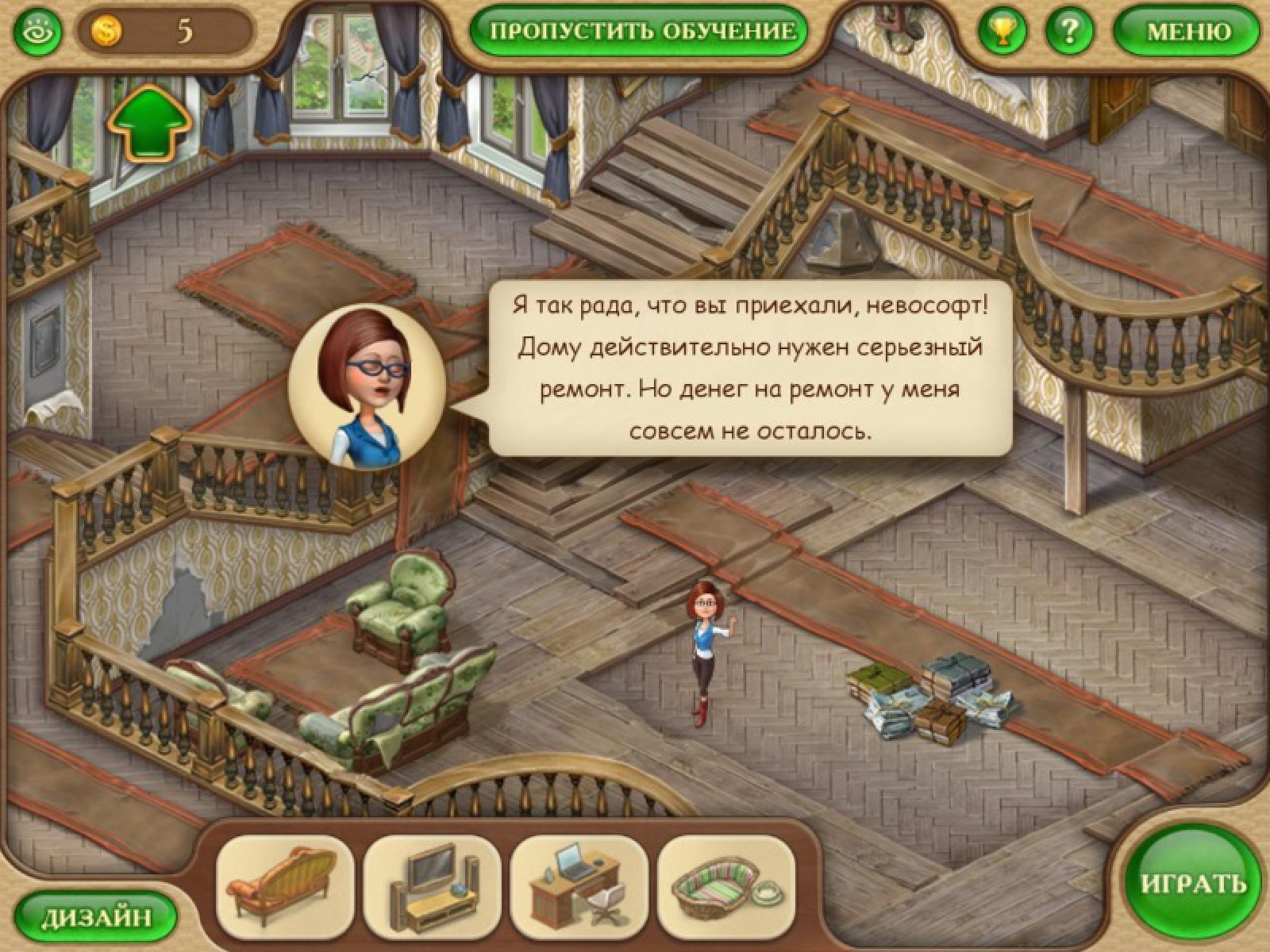Image resolution: width=1270 pixels, height=952 pixels.
Task: Open the Дизайн panel
Action: [x=96, y=918]
